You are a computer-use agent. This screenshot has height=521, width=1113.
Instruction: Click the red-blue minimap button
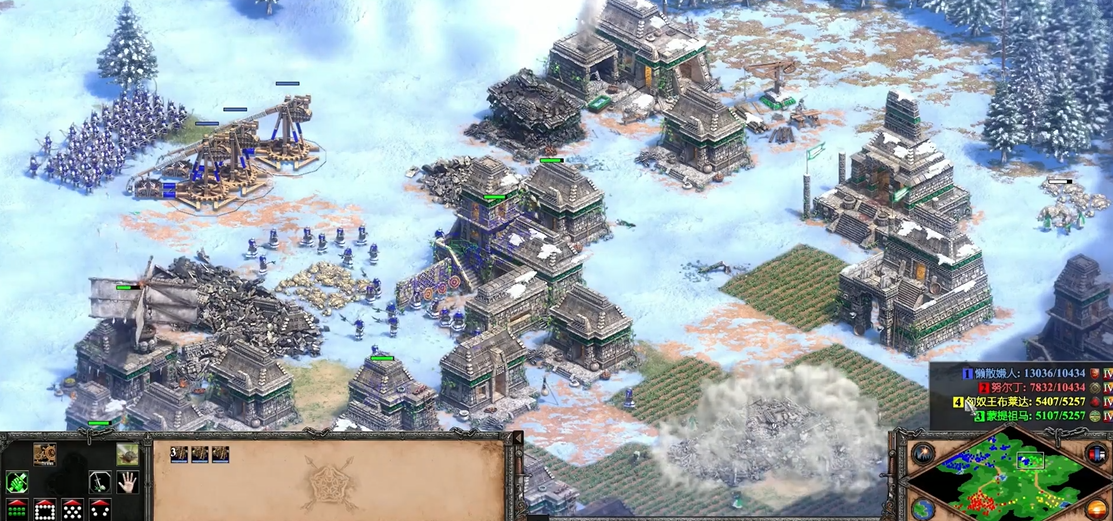[1098, 454]
